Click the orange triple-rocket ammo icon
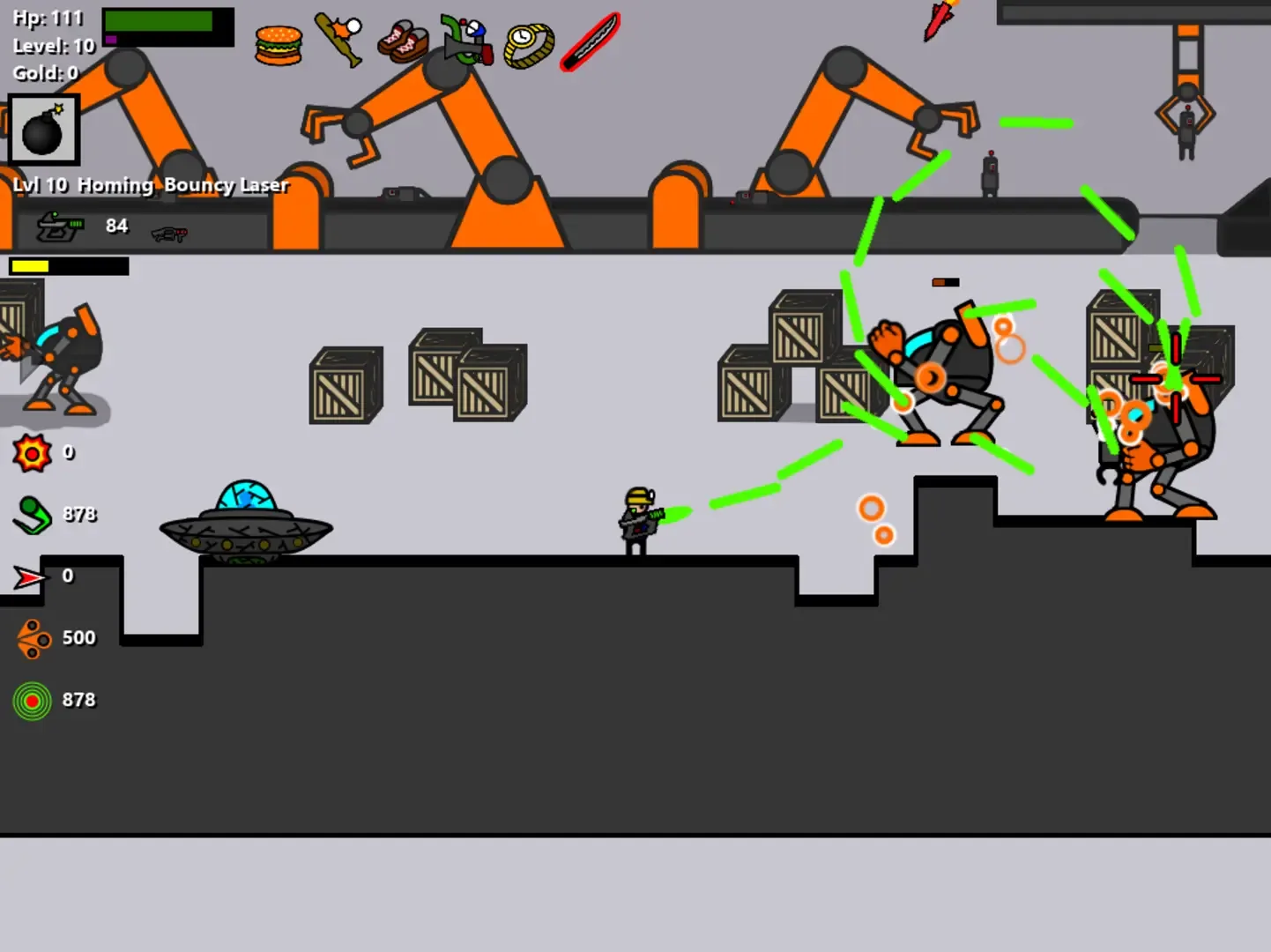This screenshot has height=952, width=1271. click(33, 637)
